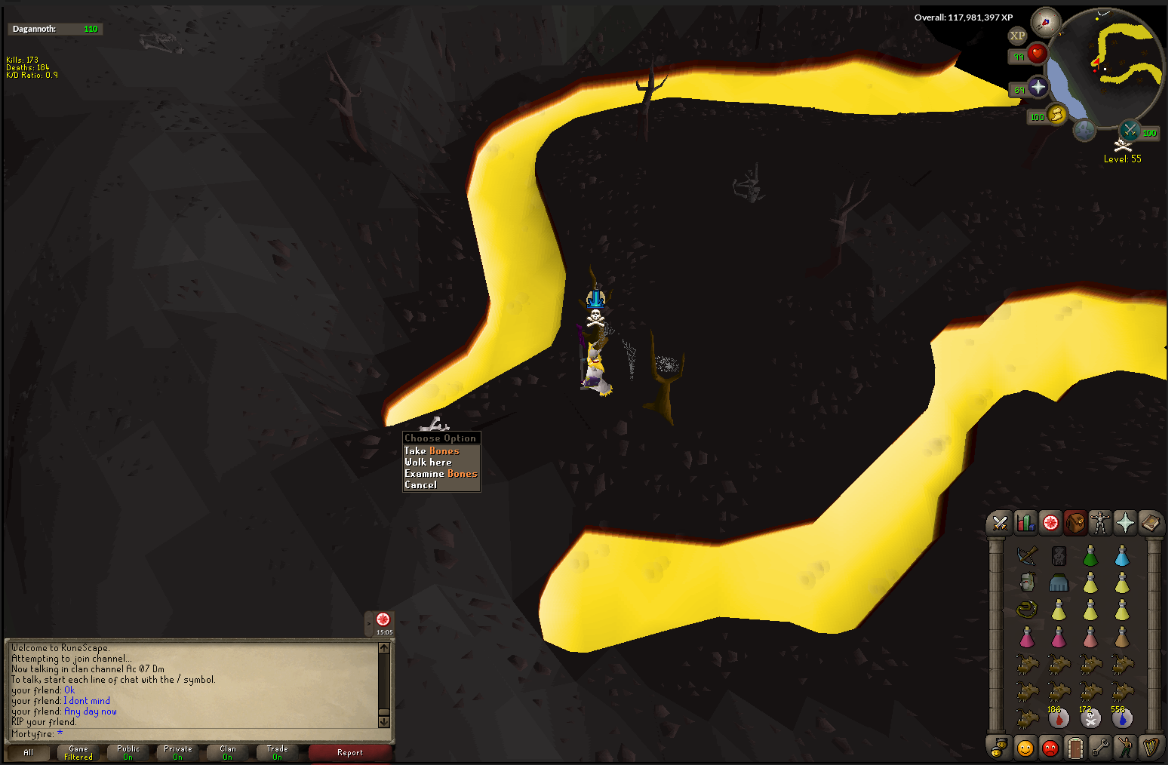The width and height of the screenshot is (1168, 765).
Task: Choose Examine Bones option
Action: [x=440, y=474]
